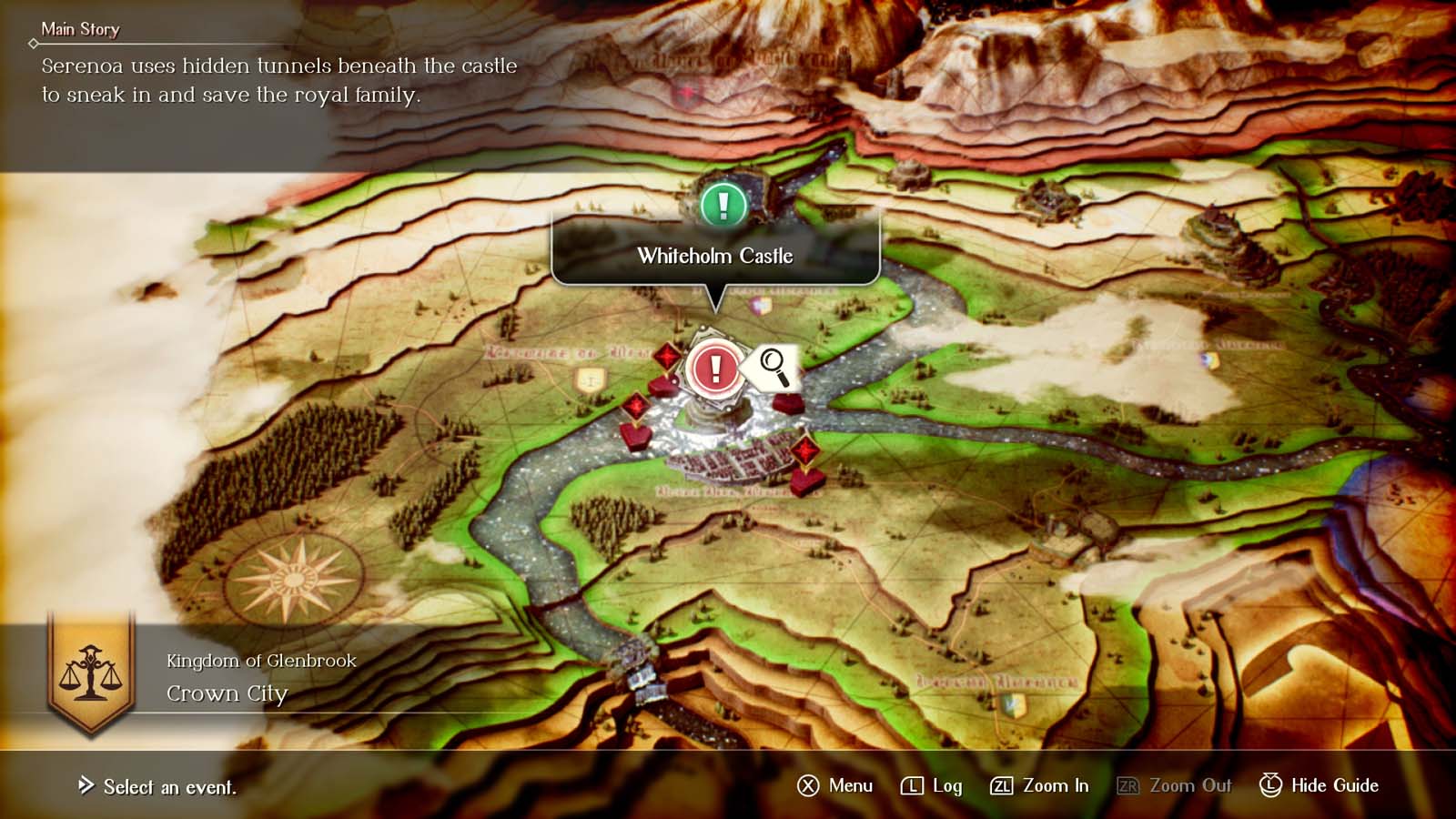The width and height of the screenshot is (1456, 819).
Task: Open the Menu from the bottom bar
Action: point(839,785)
